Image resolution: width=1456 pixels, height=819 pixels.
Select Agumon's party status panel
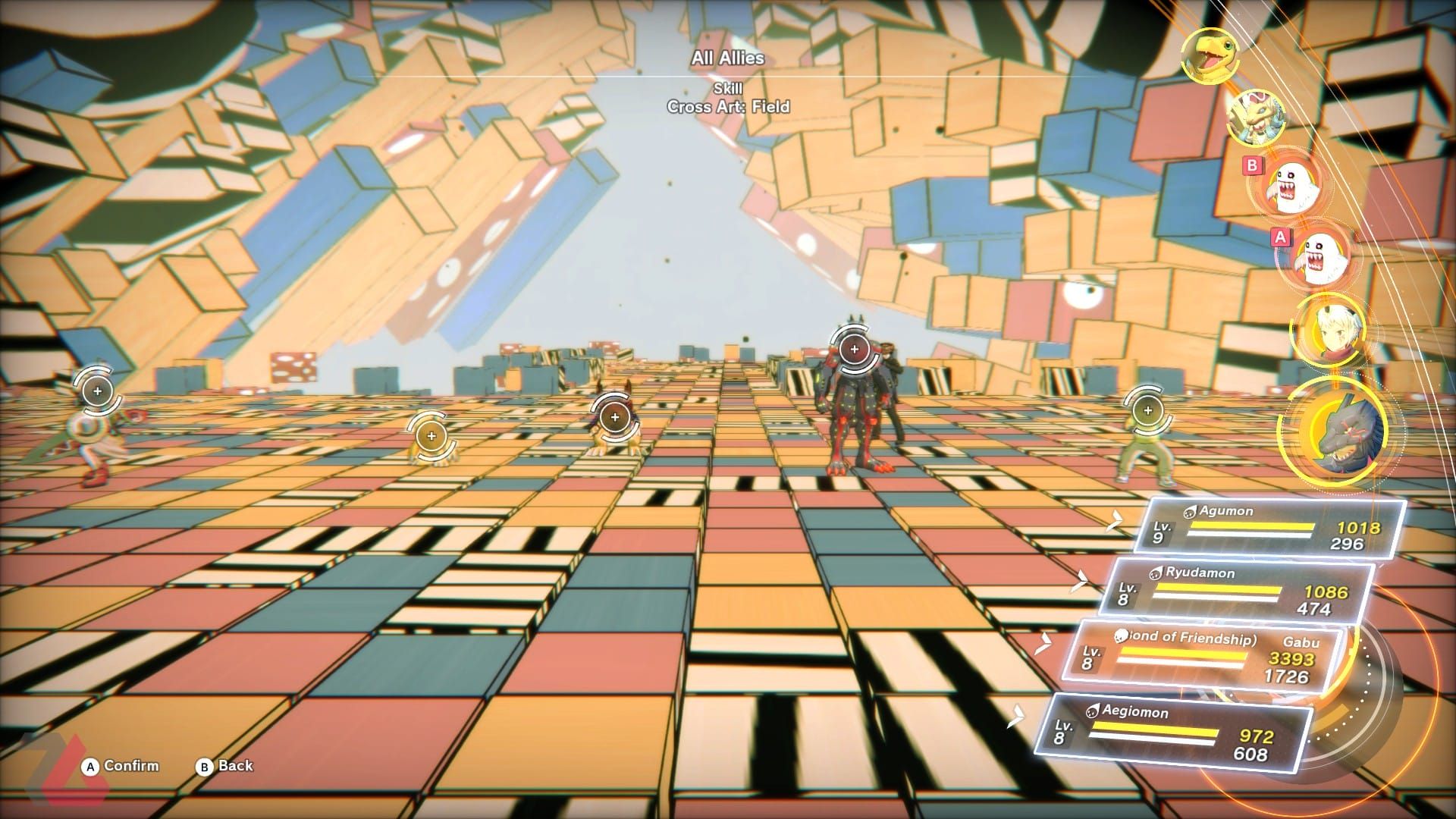coord(1268,527)
